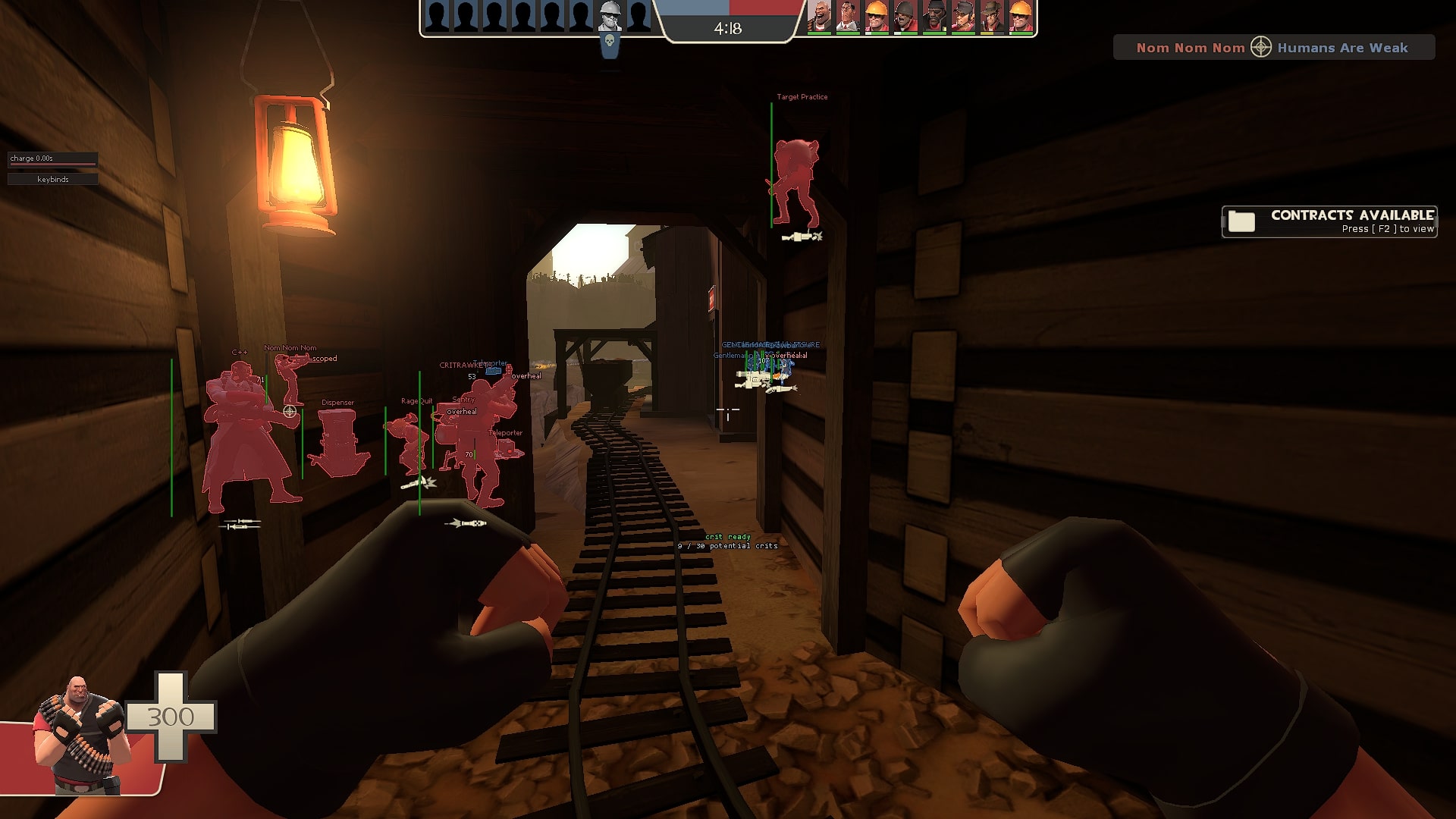Click the cup icon under the scoreboard
Viewport: 1456px width, 819px height.
click(610, 49)
